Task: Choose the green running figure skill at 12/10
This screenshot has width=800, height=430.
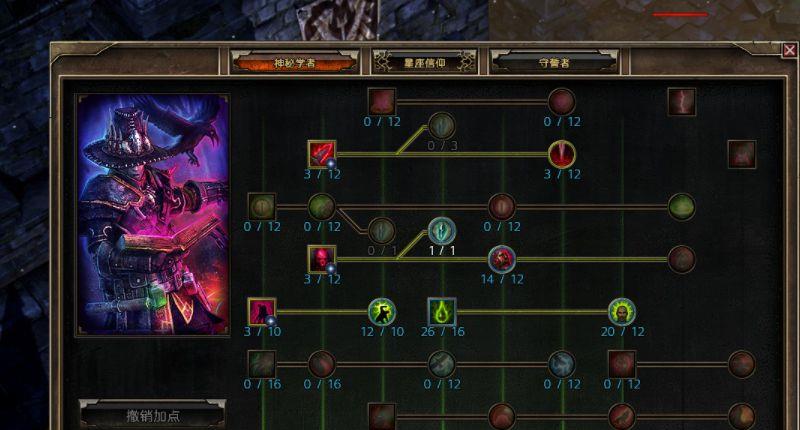Action: (381, 312)
